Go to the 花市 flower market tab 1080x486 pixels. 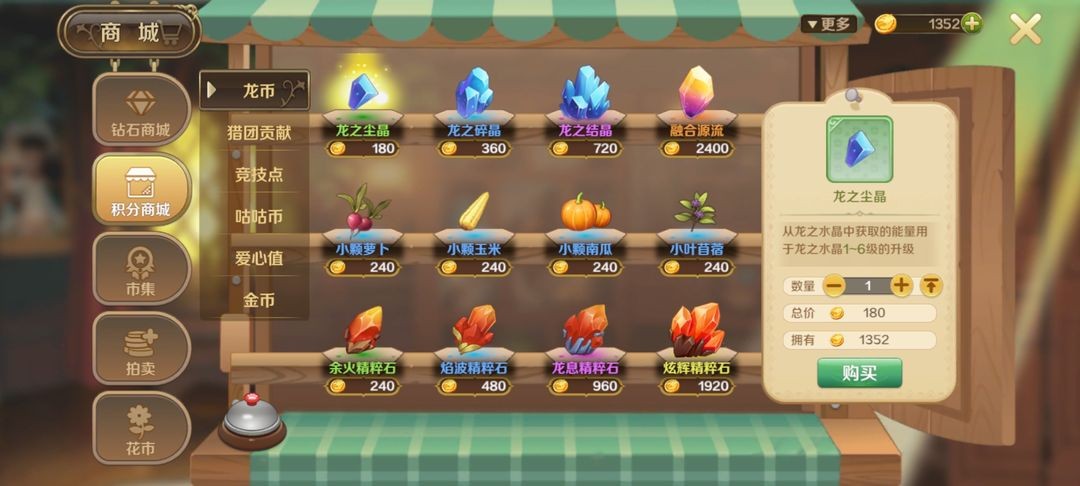[141, 428]
